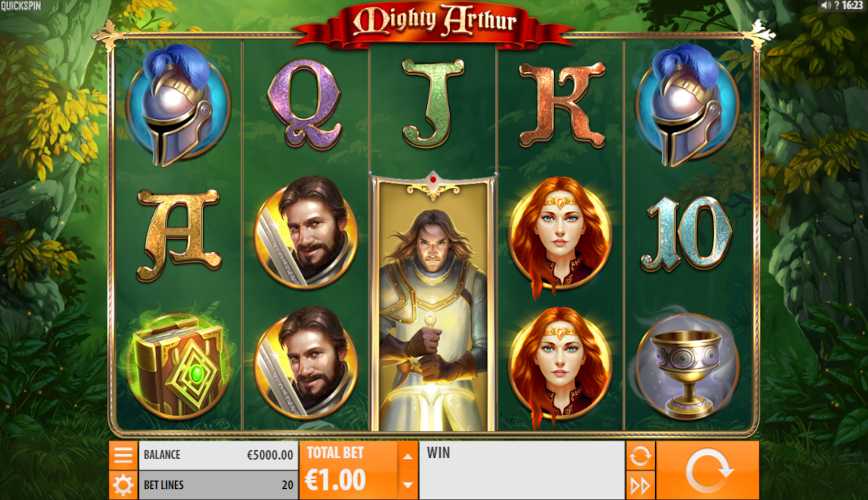Decrease the total bet with the down arrow
This screenshot has width=868, height=500.
point(407,484)
